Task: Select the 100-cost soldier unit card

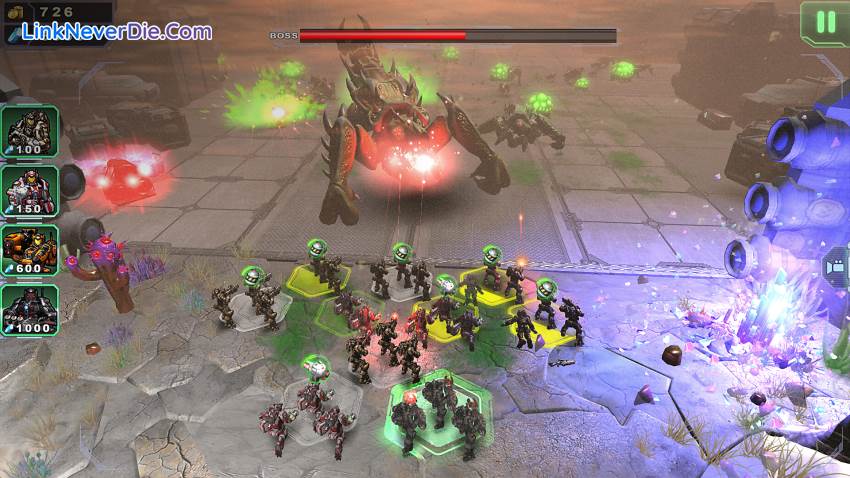Action: pos(31,130)
